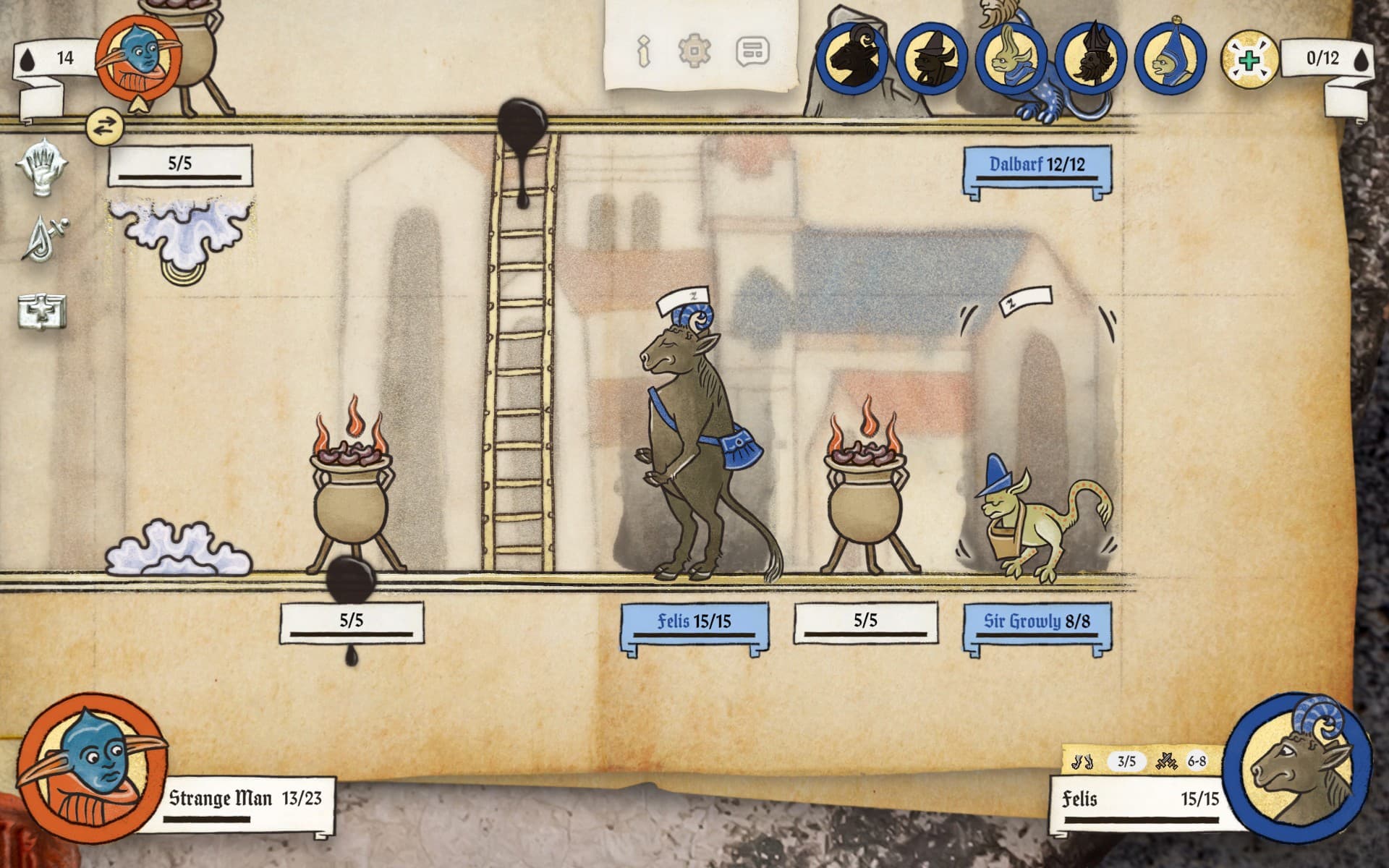This screenshot has height=868, width=1389.
Task: Click the large Strange Man portrait
Action: 90,767
